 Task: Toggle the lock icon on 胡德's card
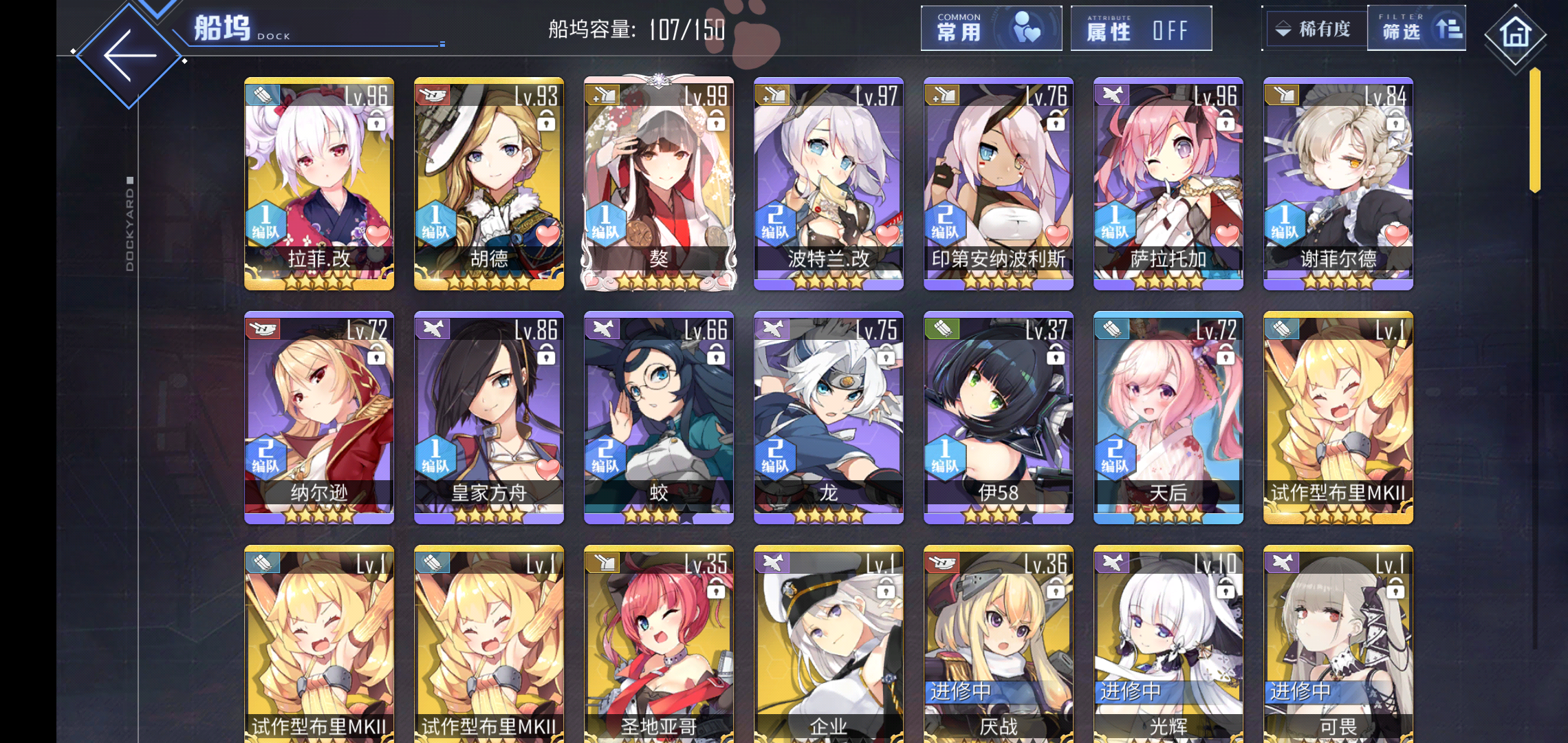click(x=547, y=122)
